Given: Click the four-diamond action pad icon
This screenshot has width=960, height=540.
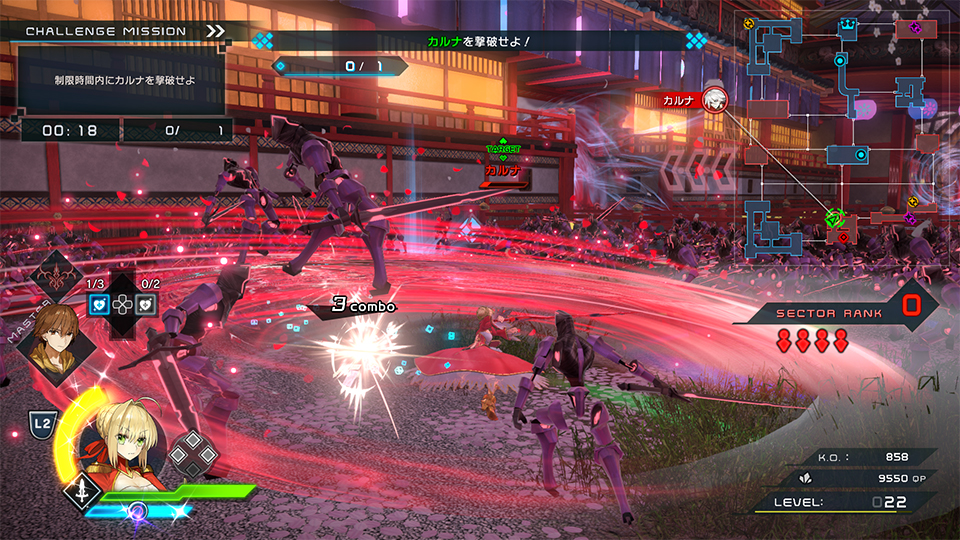Looking at the screenshot, I should (x=194, y=455).
